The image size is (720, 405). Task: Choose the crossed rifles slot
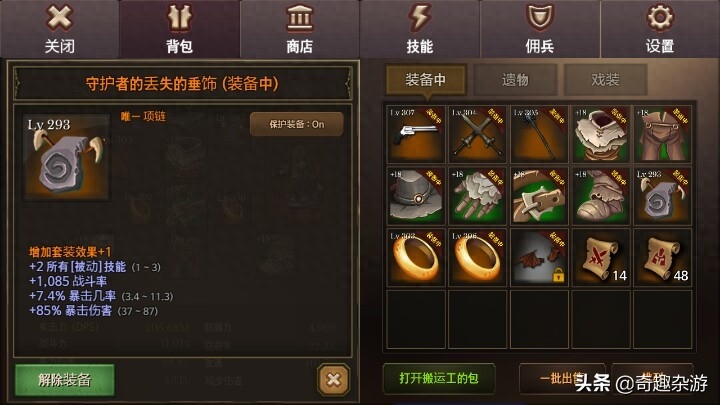(477, 133)
